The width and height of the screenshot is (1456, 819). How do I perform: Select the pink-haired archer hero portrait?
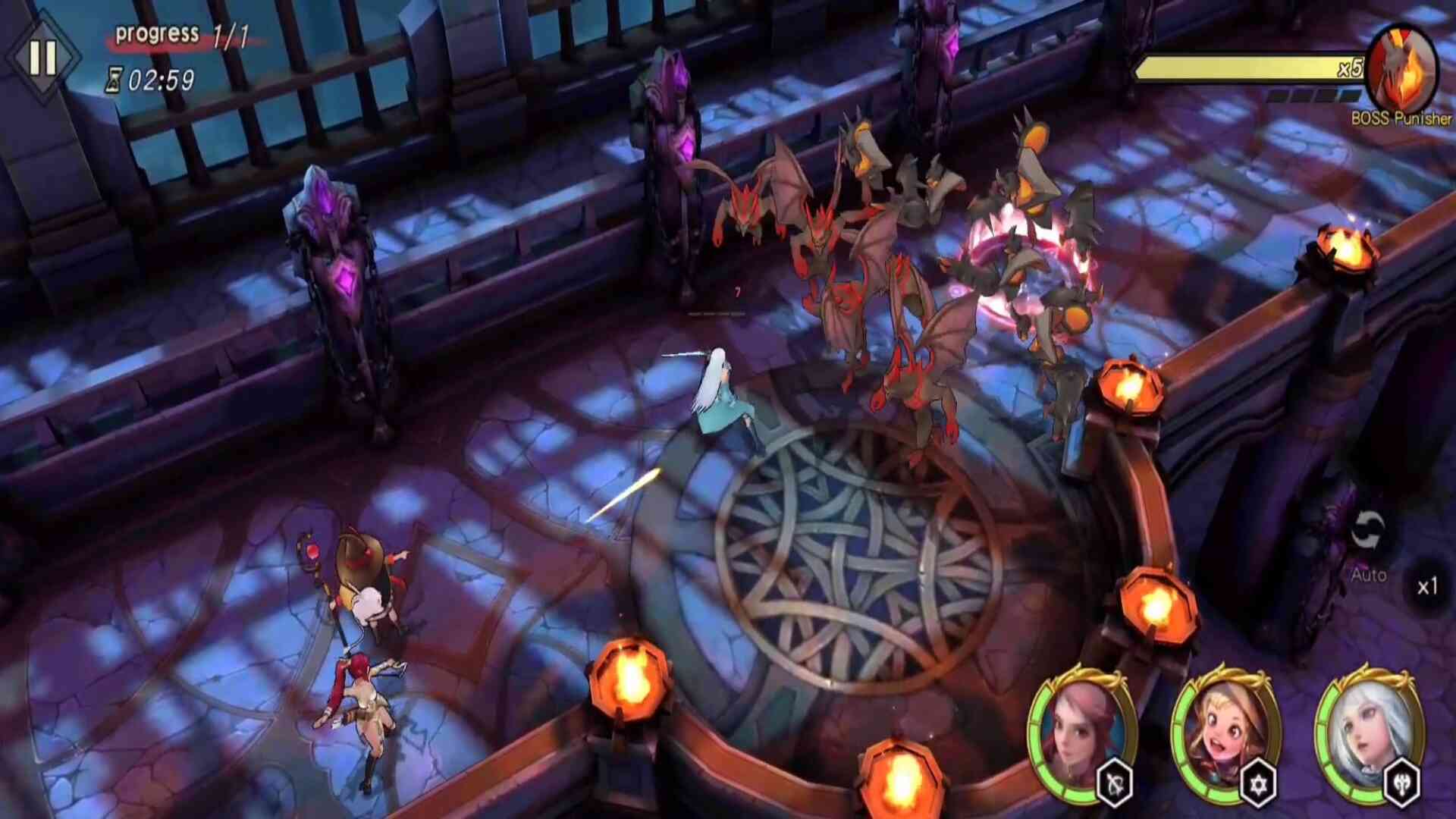pyautogui.click(x=1080, y=730)
